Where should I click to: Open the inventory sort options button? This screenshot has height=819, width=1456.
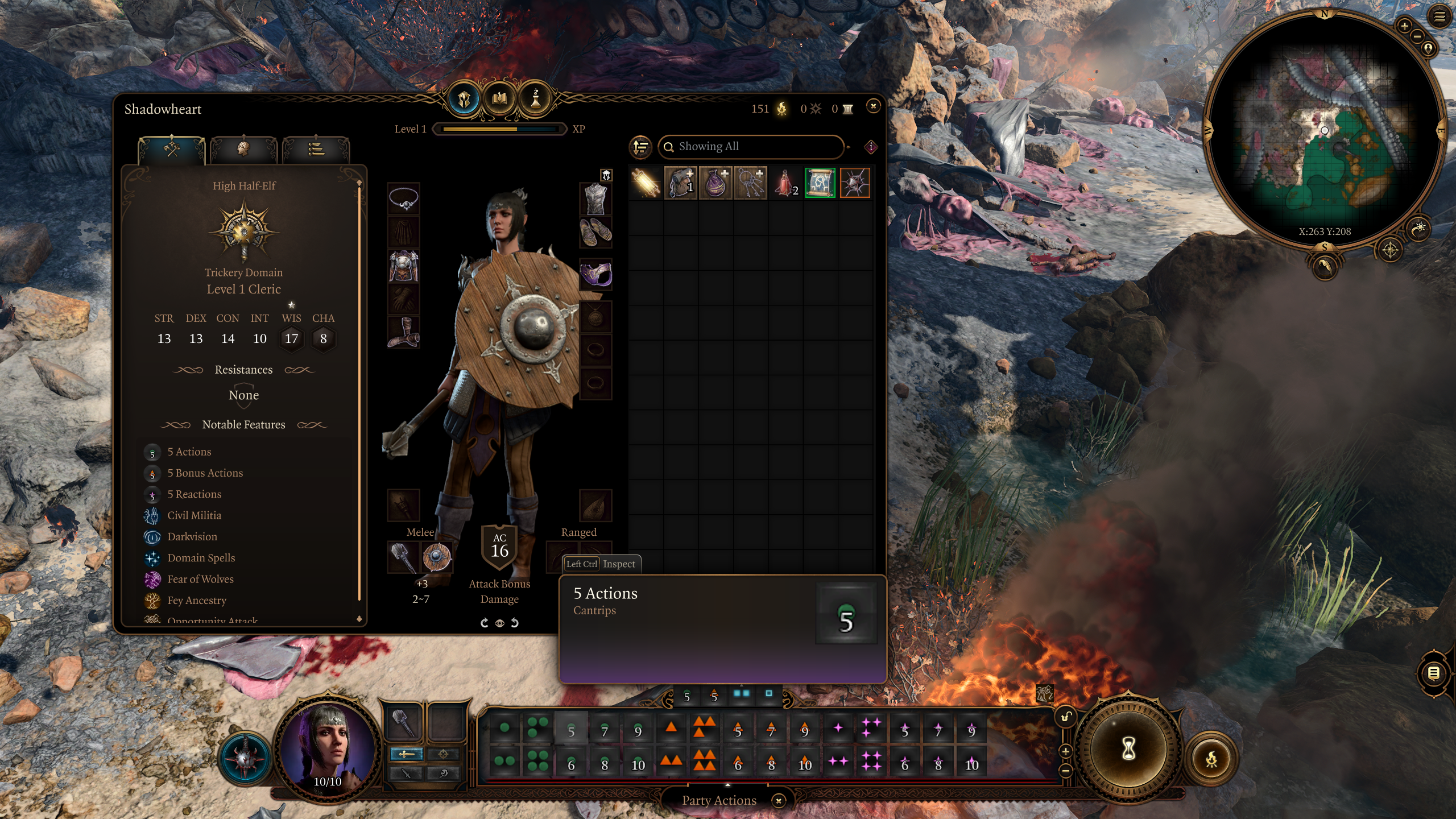(x=641, y=147)
